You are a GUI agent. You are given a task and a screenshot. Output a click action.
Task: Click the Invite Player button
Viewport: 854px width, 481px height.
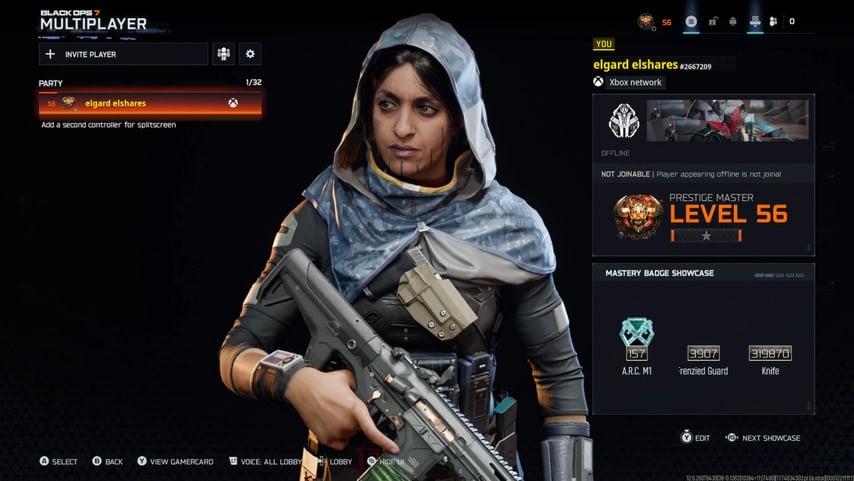coord(123,54)
